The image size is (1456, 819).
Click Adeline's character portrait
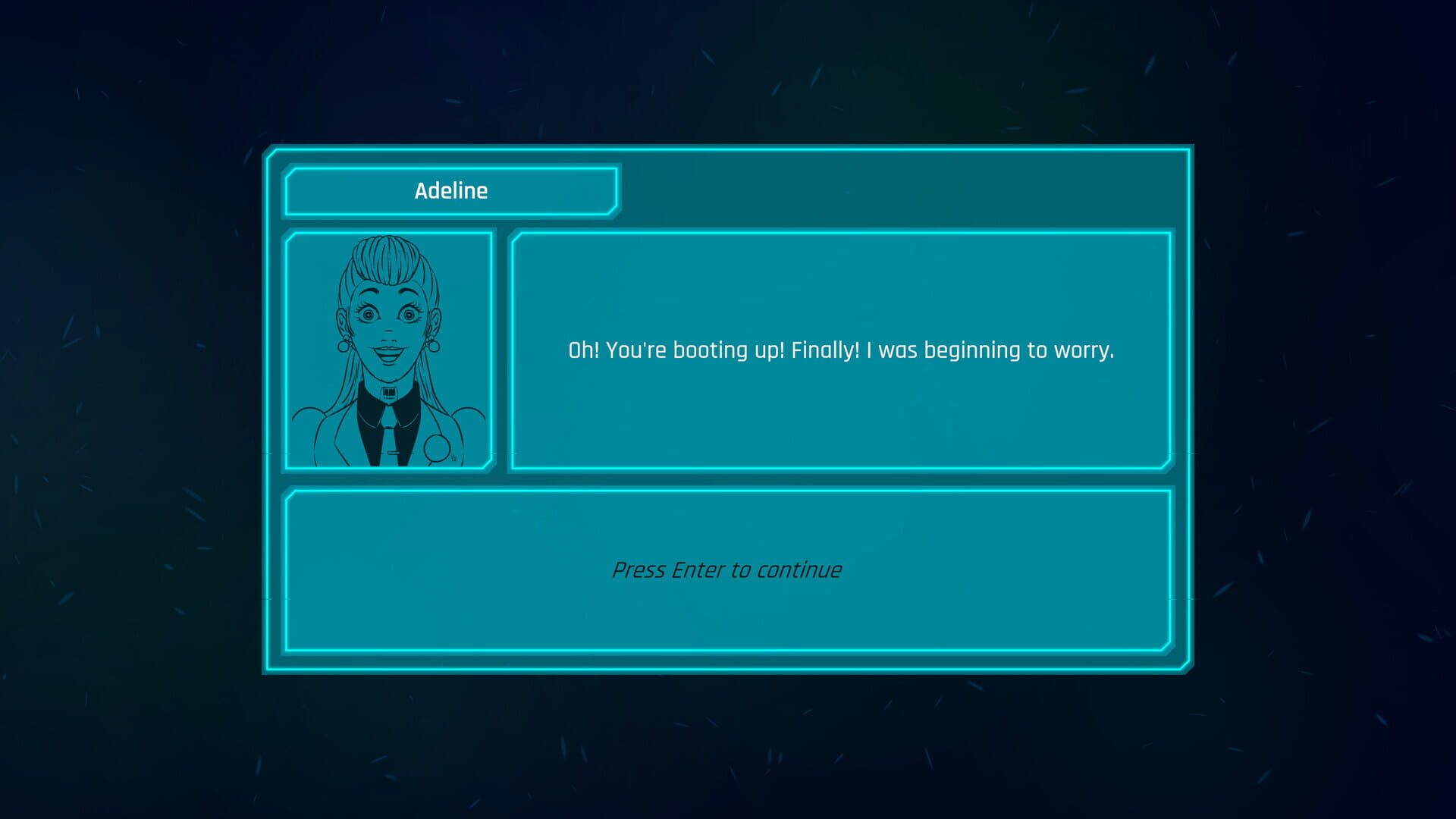coord(387,349)
